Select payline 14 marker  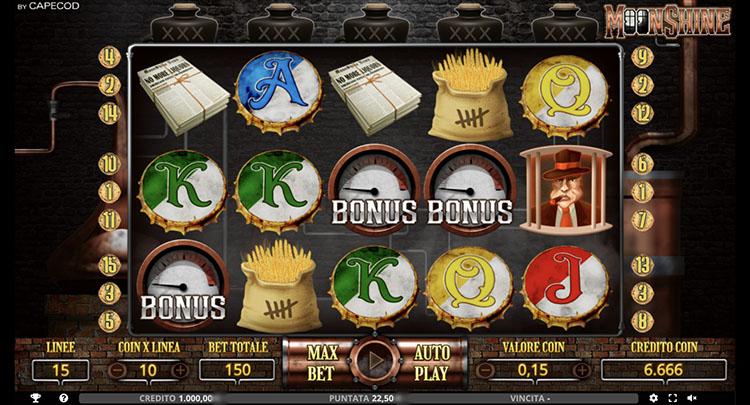click(110, 113)
